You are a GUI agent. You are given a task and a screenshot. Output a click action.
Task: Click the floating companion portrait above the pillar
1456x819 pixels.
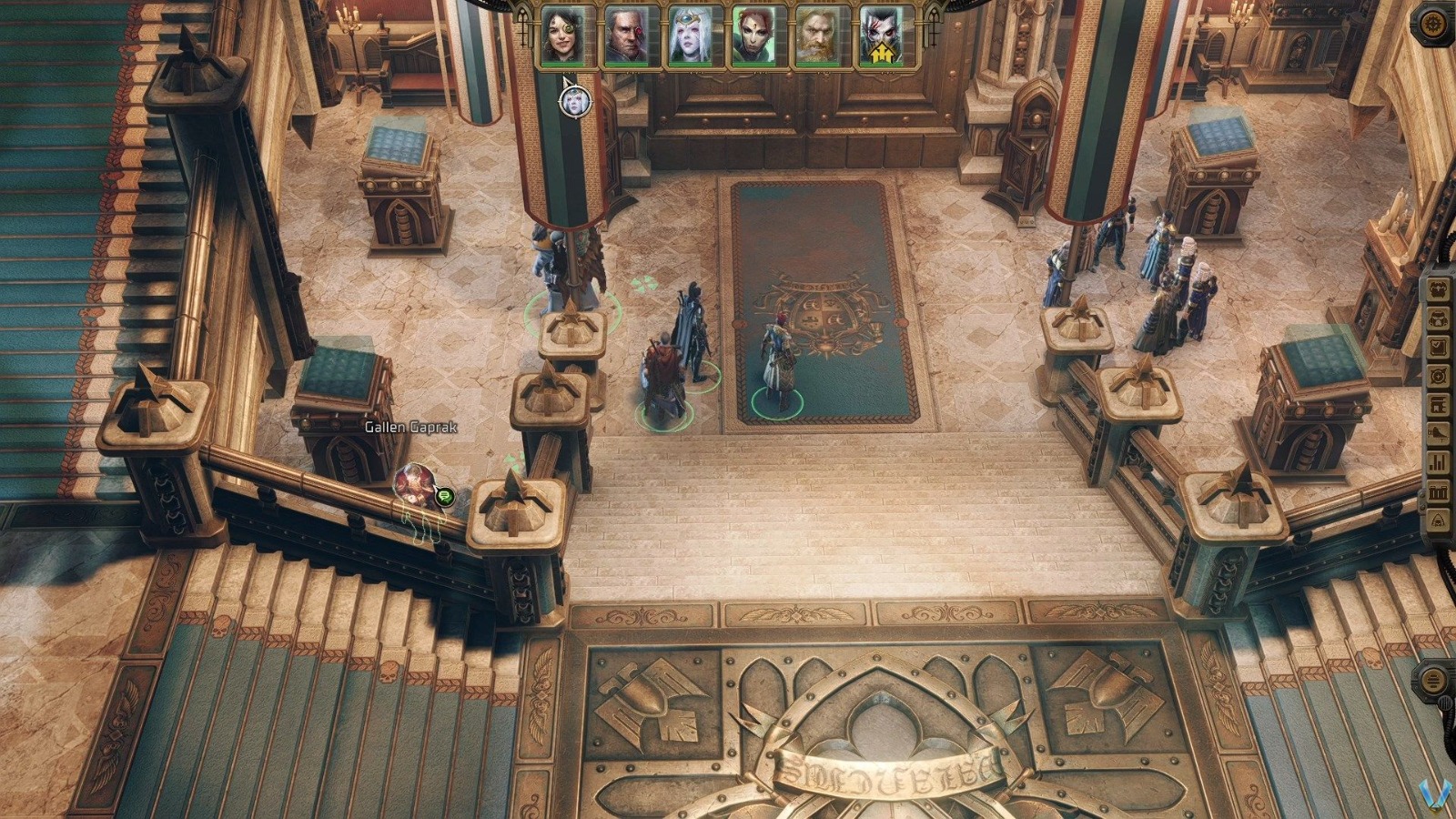point(573,101)
